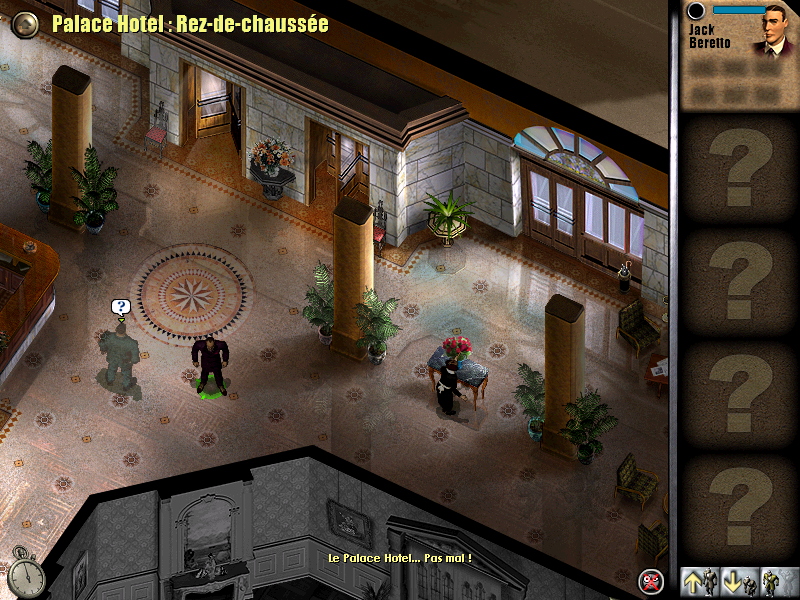Choose the stand up posture button

click(x=699, y=582)
